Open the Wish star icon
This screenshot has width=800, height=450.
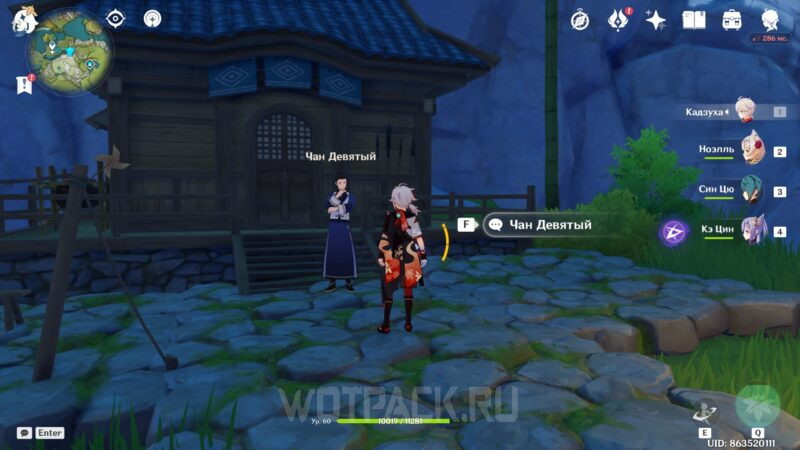[656, 20]
